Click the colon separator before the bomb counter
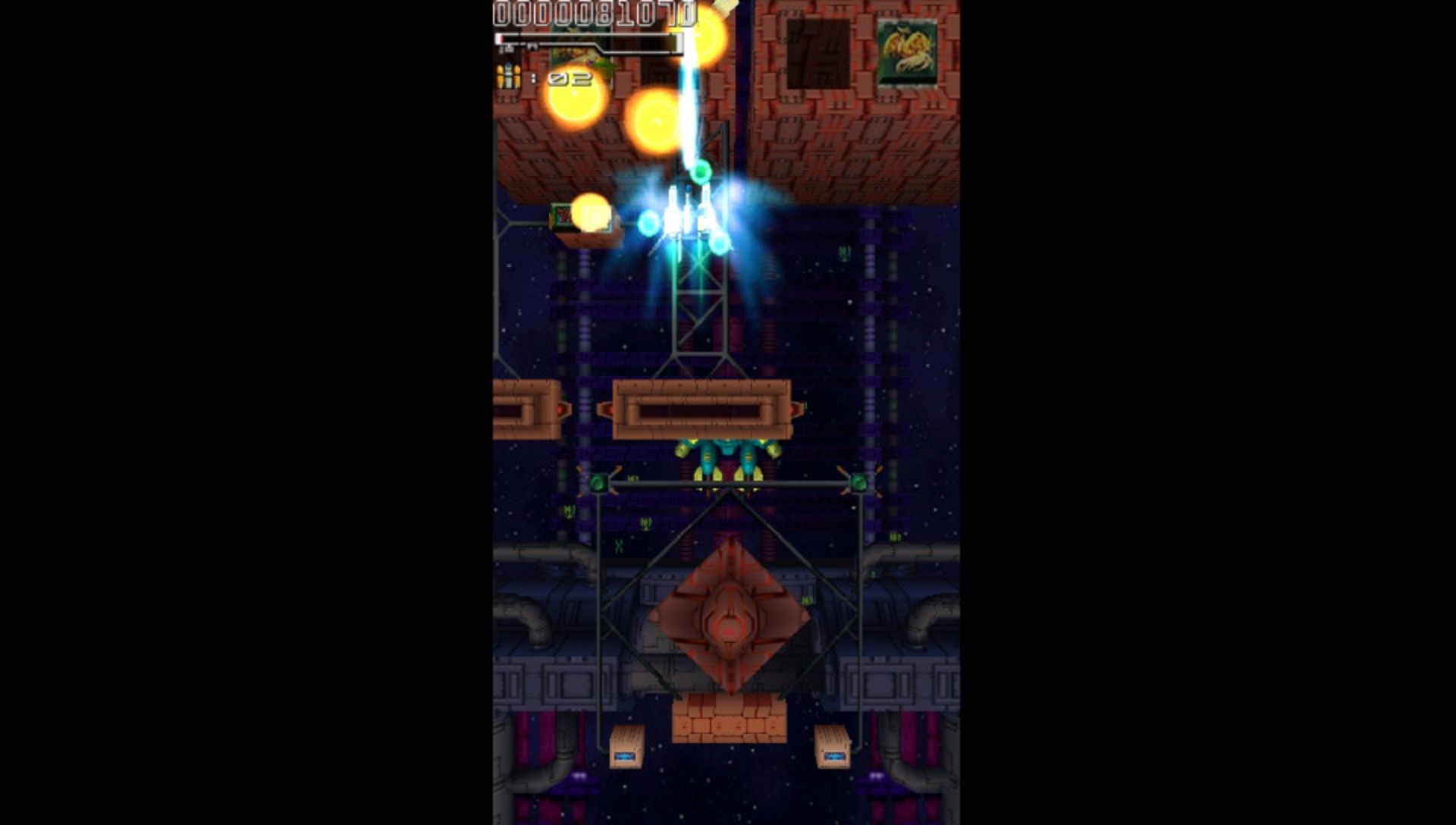The height and width of the screenshot is (825, 1456). [534, 77]
